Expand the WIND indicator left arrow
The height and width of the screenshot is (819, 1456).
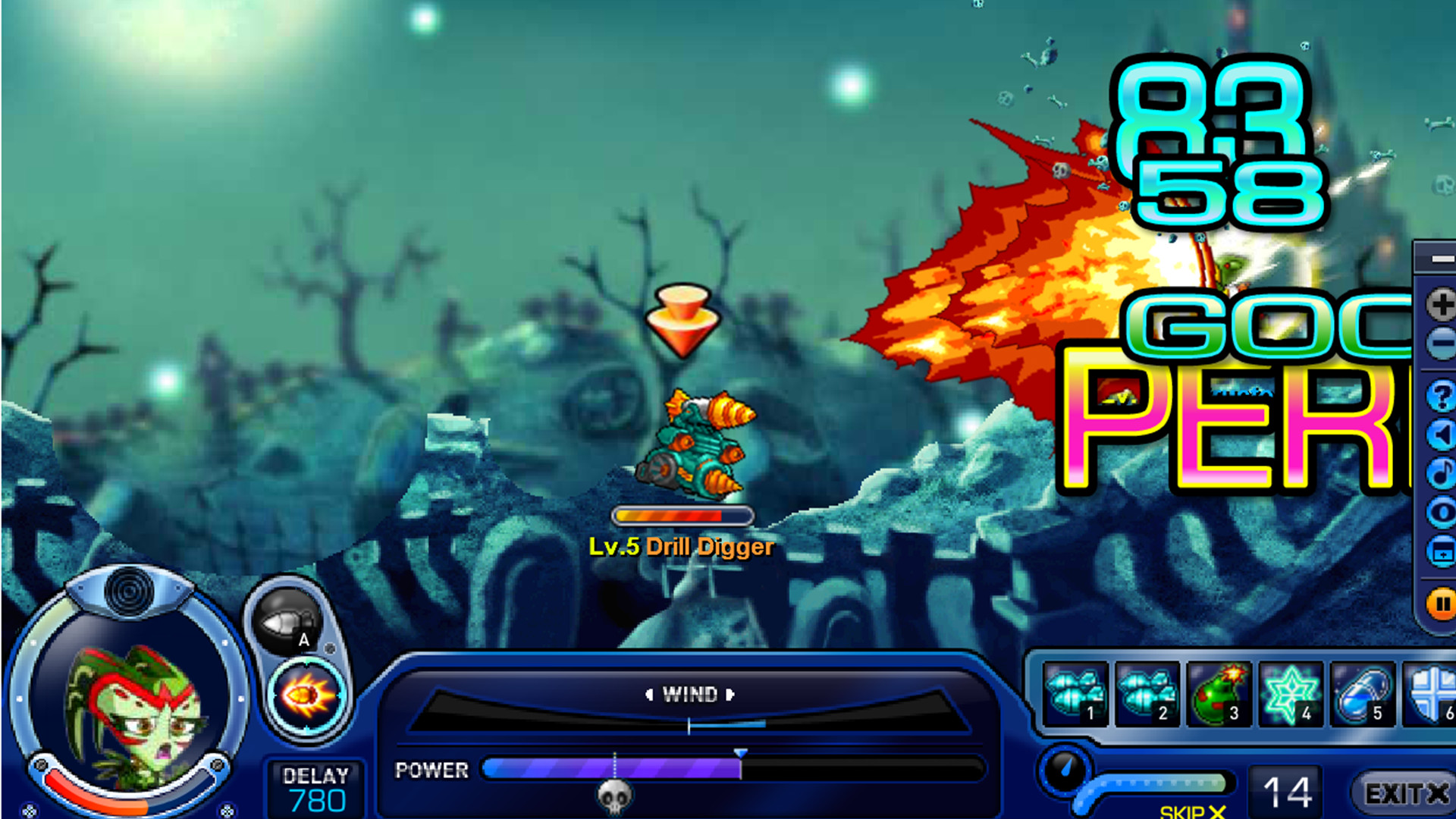pyautogui.click(x=650, y=694)
